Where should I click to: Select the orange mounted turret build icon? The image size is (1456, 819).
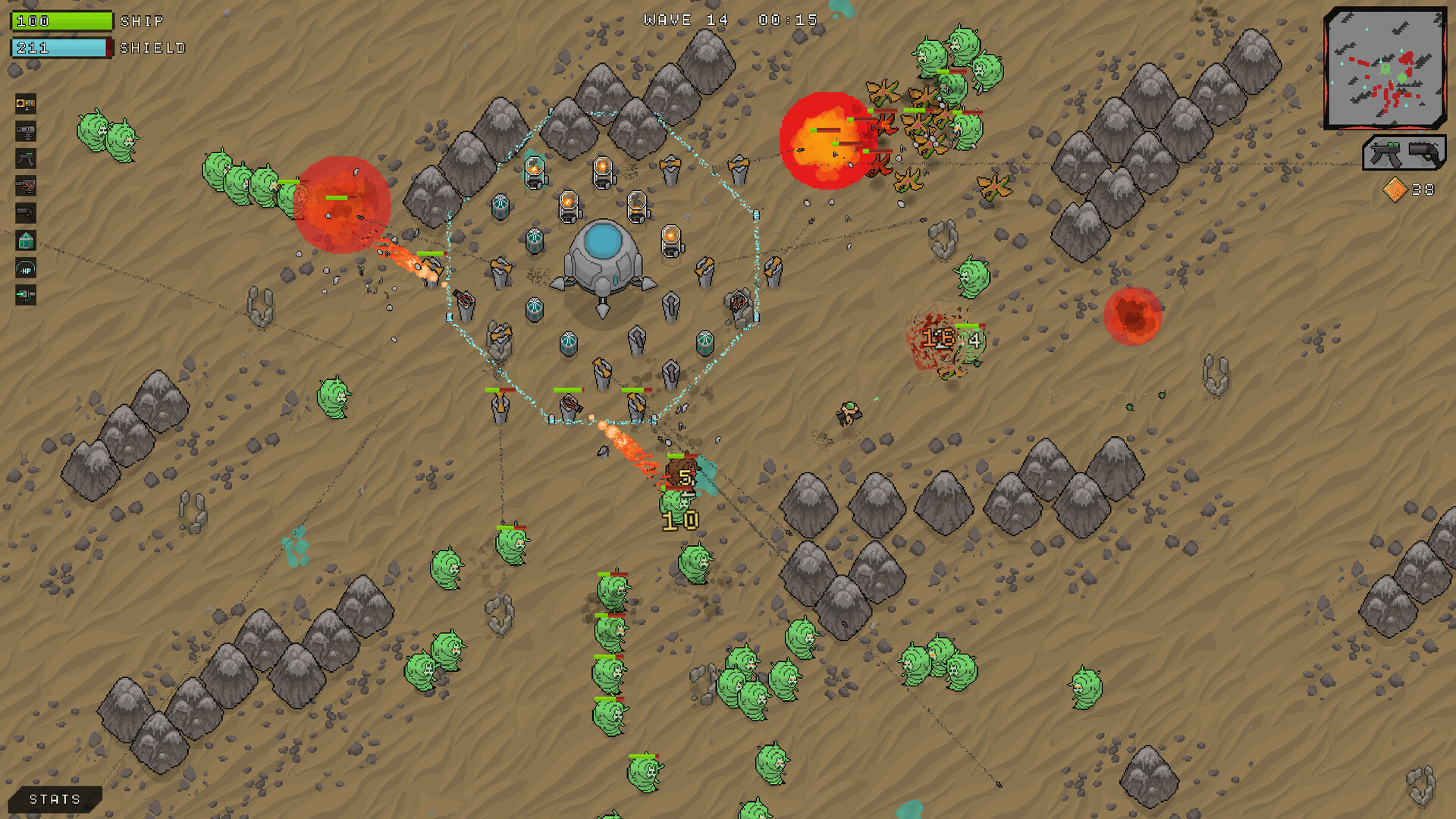[25, 104]
